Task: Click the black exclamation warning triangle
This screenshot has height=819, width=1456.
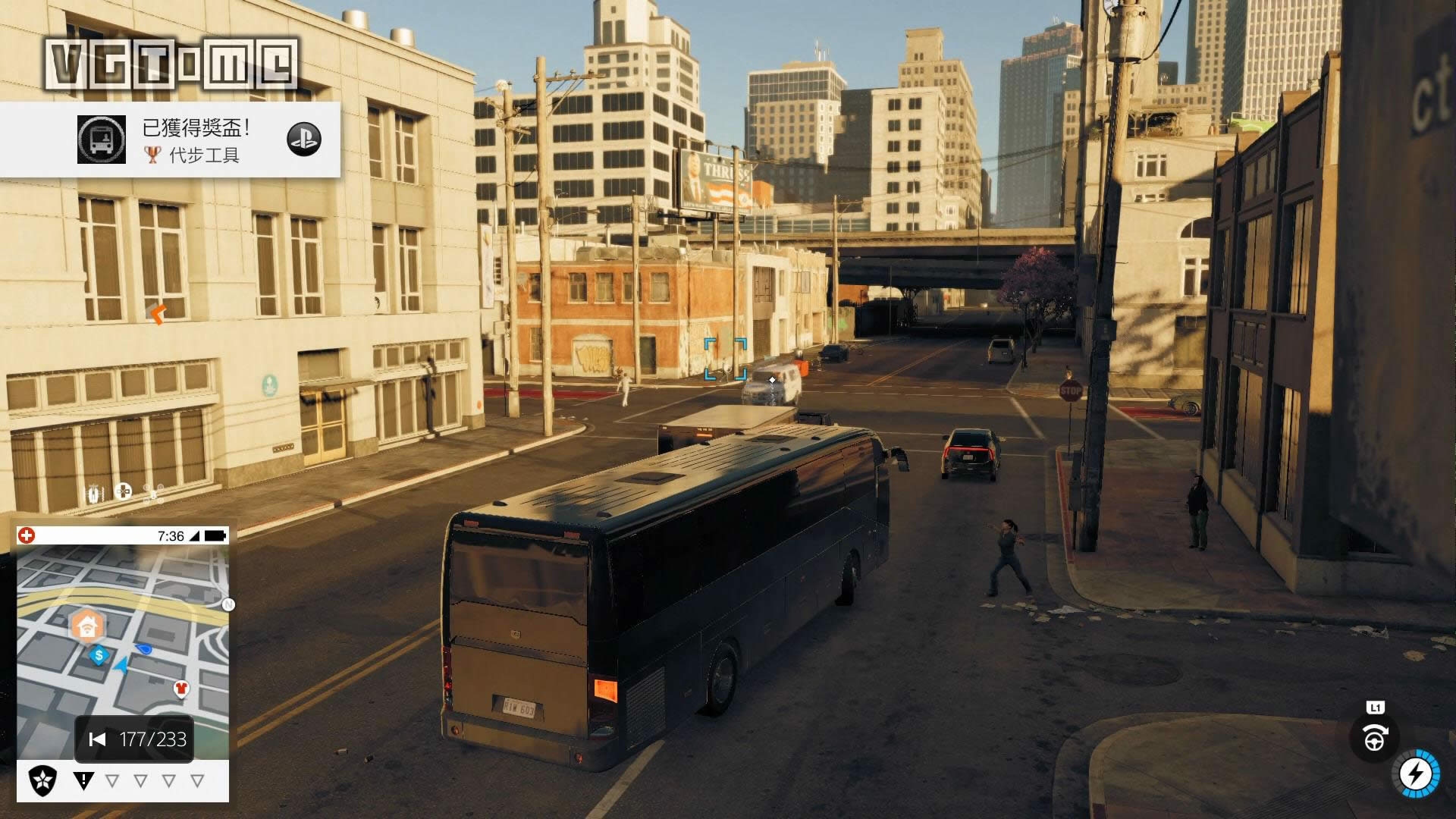Action: 83,780
